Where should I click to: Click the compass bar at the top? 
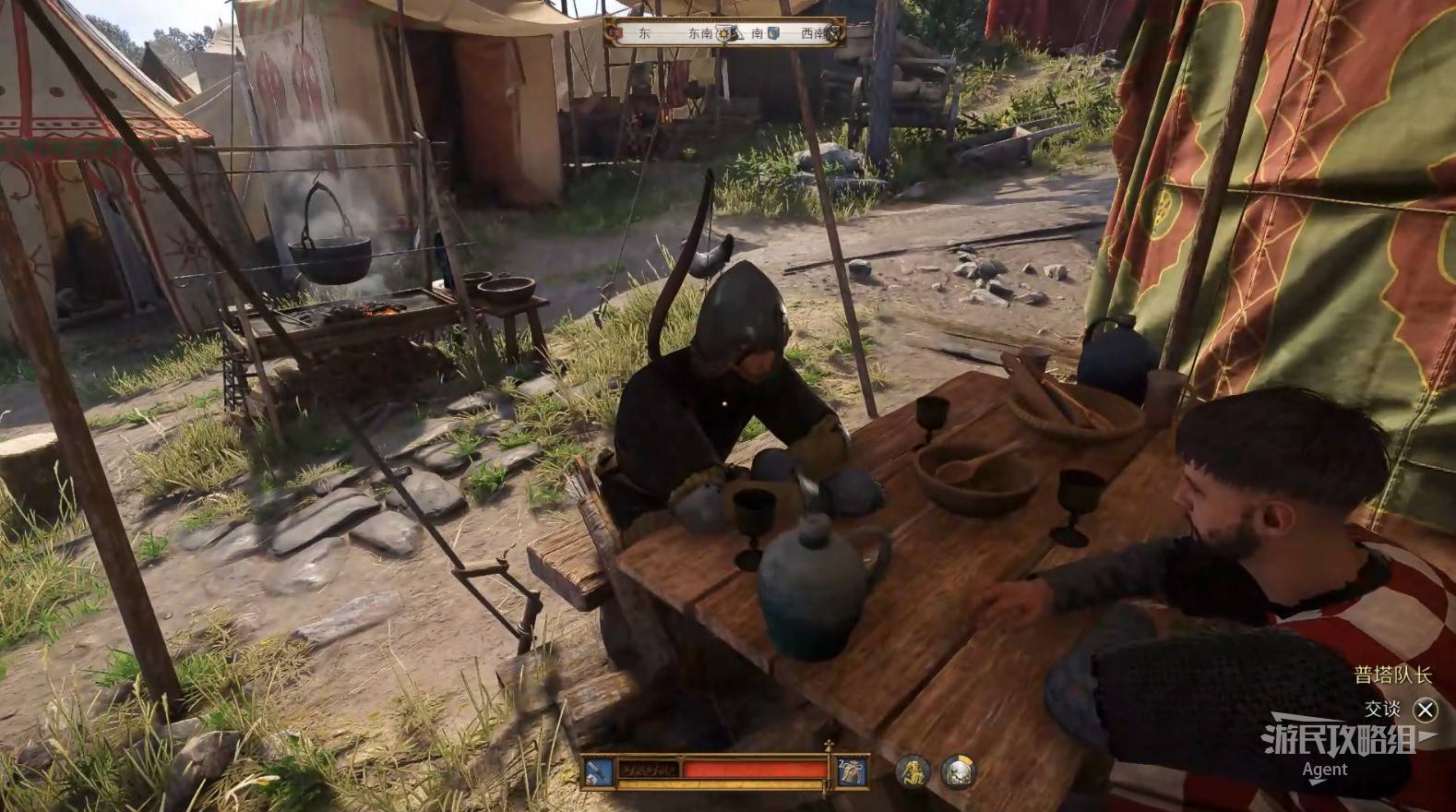click(724, 33)
